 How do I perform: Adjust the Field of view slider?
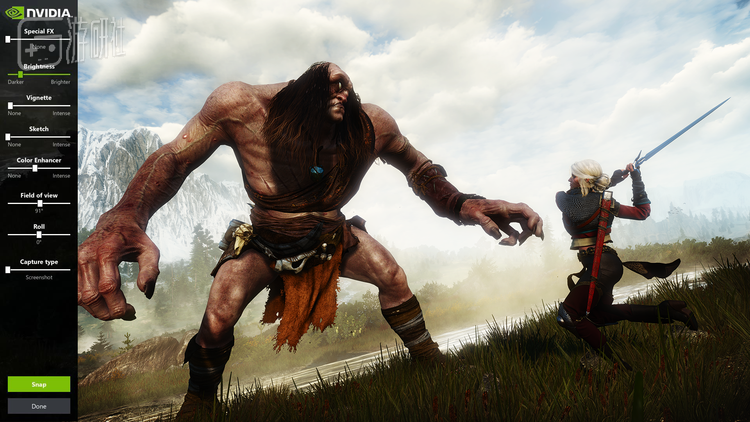click(x=39, y=203)
